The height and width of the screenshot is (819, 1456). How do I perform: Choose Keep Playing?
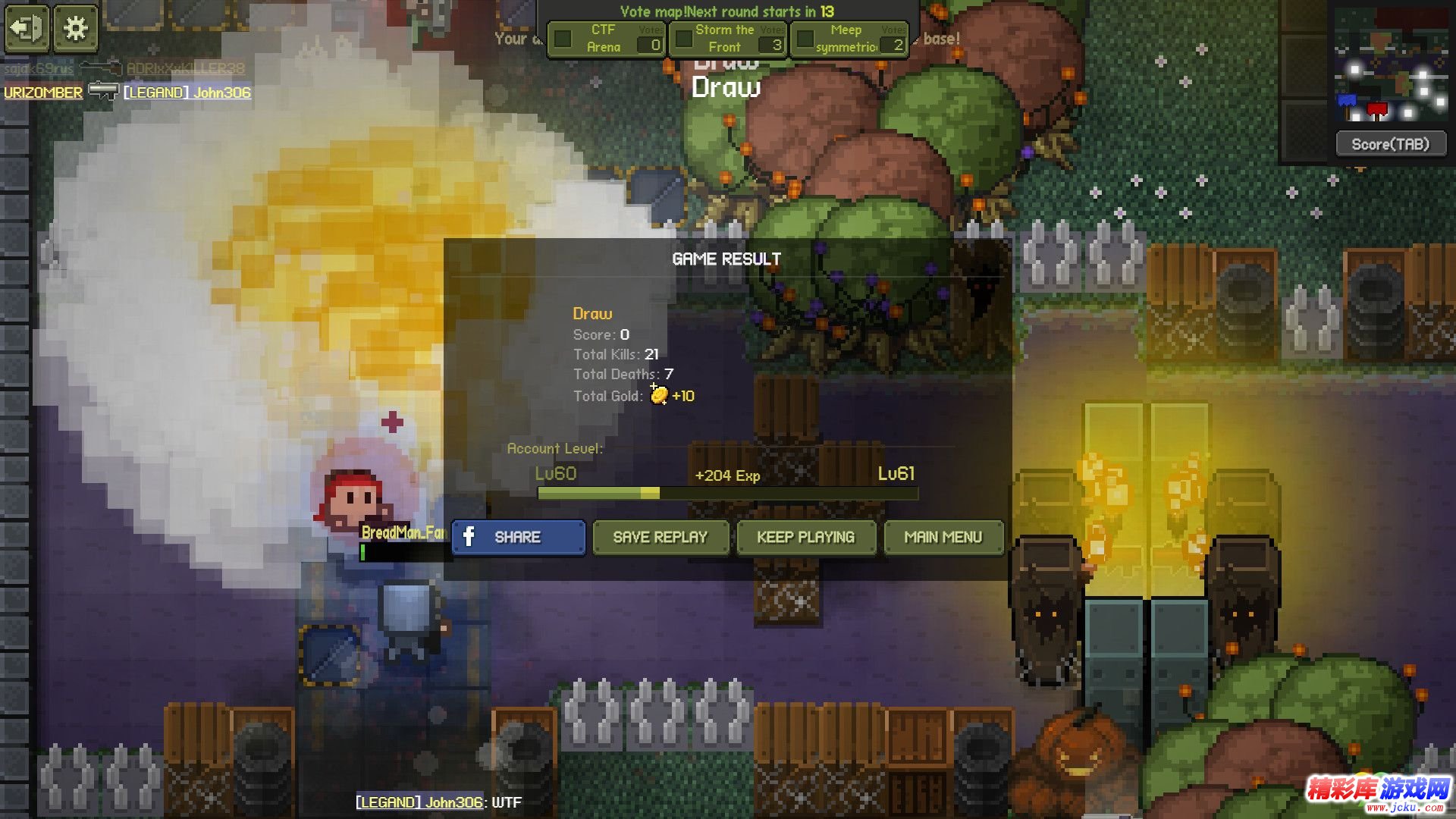[x=805, y=538]
